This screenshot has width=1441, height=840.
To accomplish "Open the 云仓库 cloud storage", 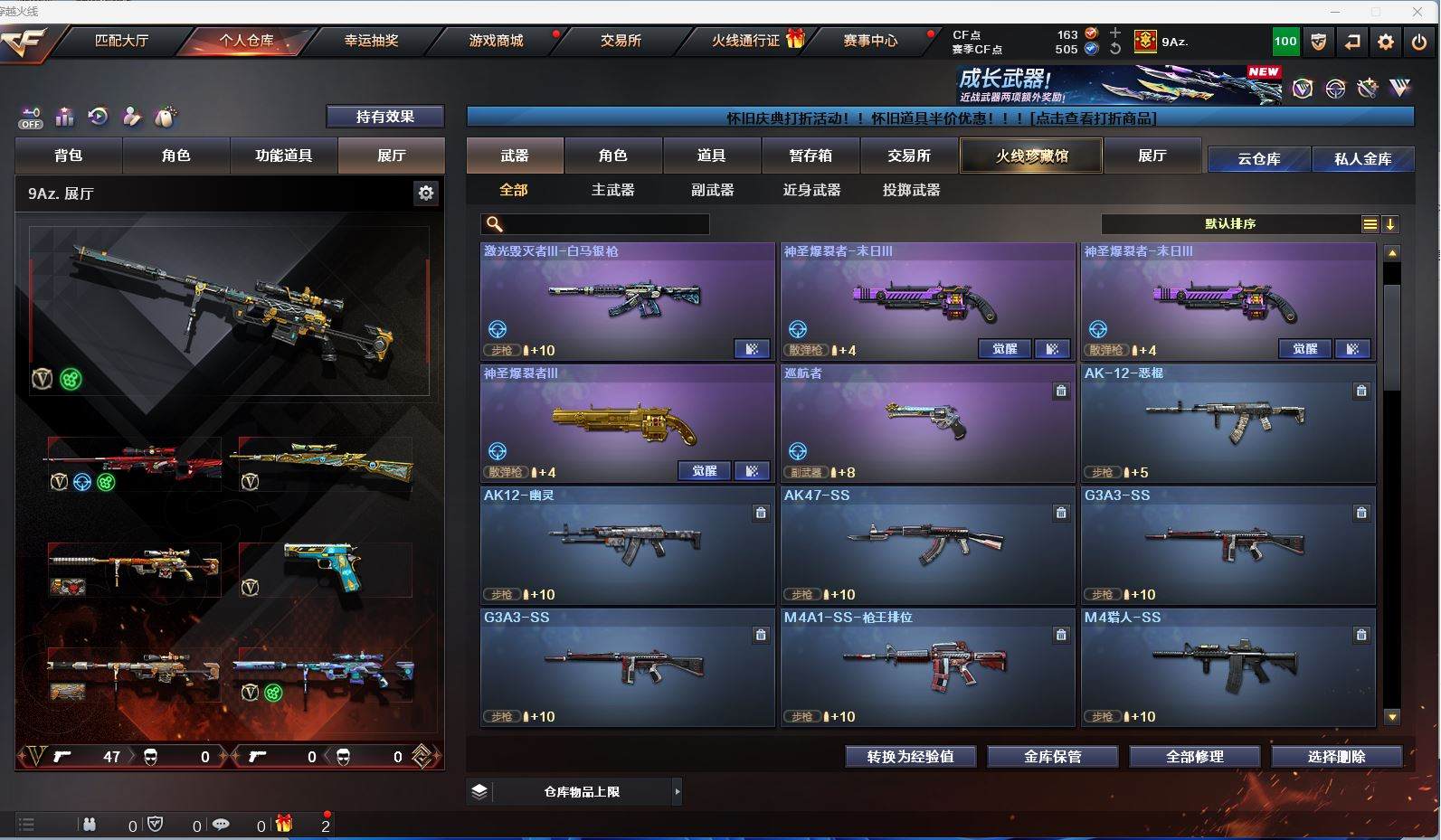I will coord(1258,159).
